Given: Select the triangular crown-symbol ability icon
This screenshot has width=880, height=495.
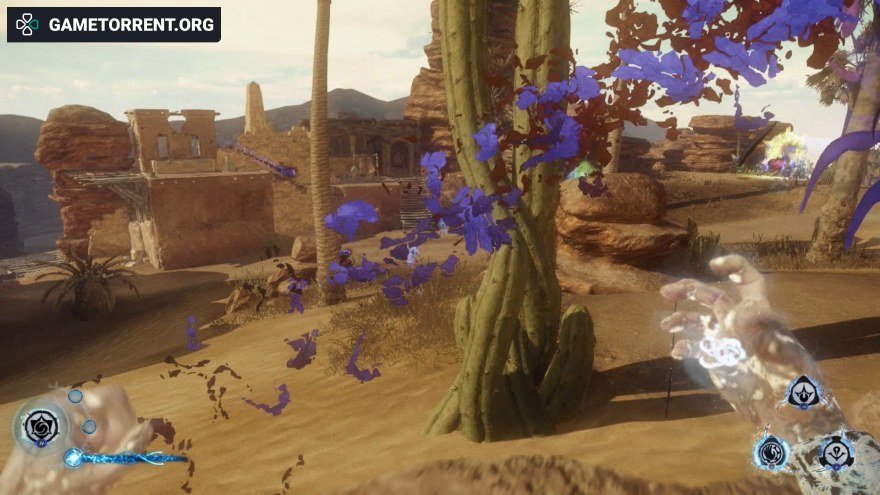Looking at the screenshot, I should tap(803, 393).
